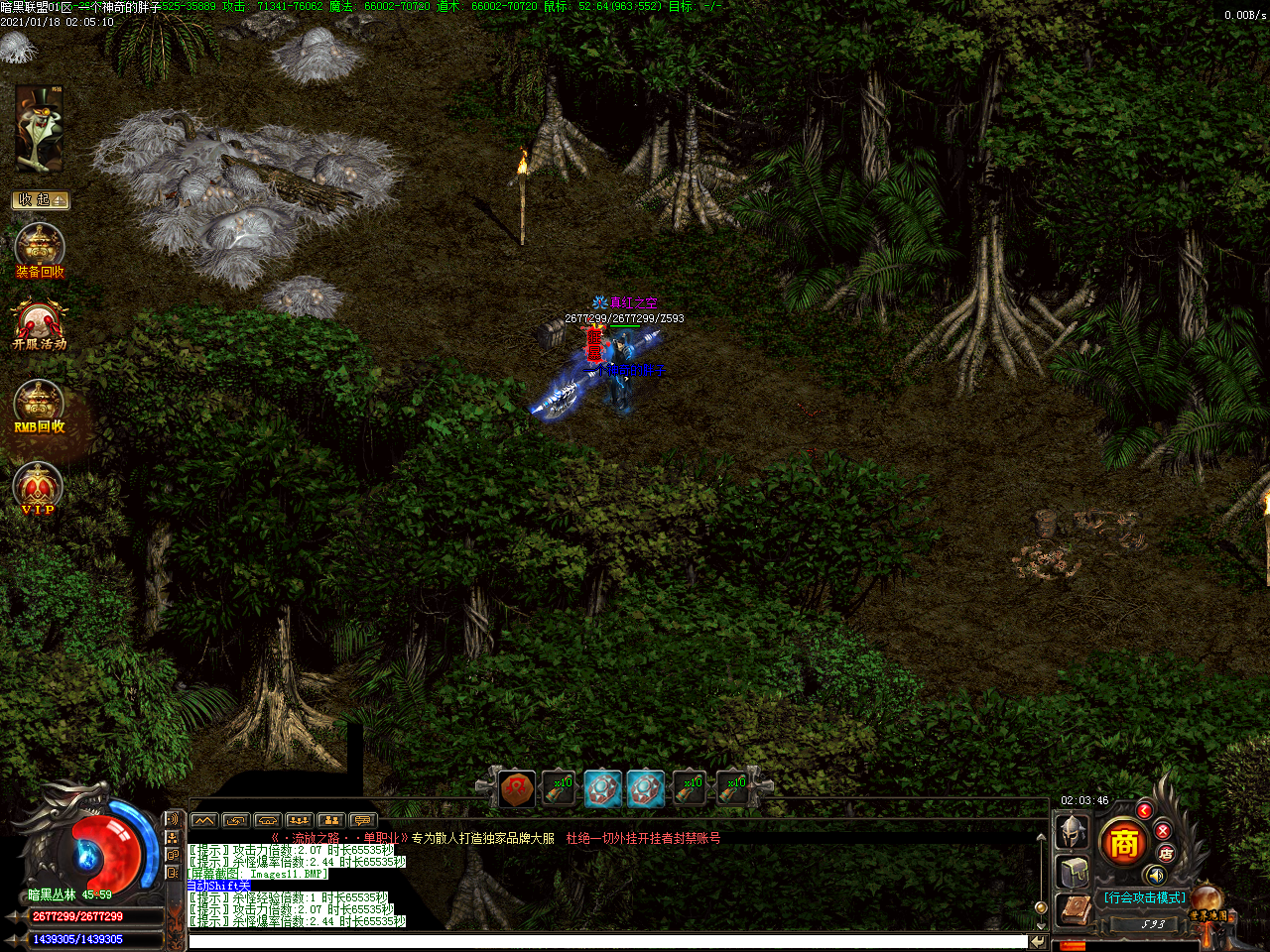Open the helmet character equipment panel
Image resolution: width=1270 pixels, height=952 pixels.
[x=1073, y=833]
